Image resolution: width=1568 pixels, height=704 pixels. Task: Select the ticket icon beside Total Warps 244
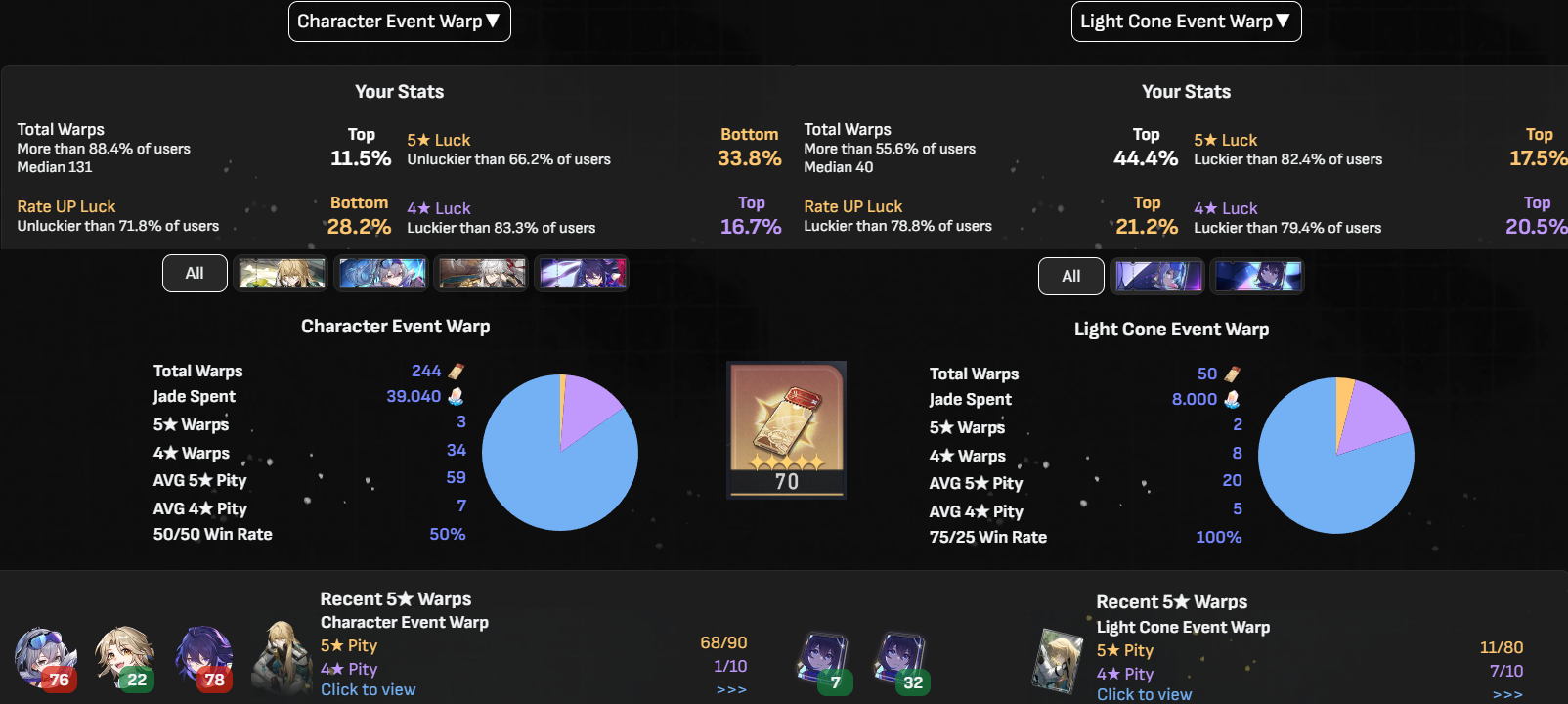click(457, 371)
